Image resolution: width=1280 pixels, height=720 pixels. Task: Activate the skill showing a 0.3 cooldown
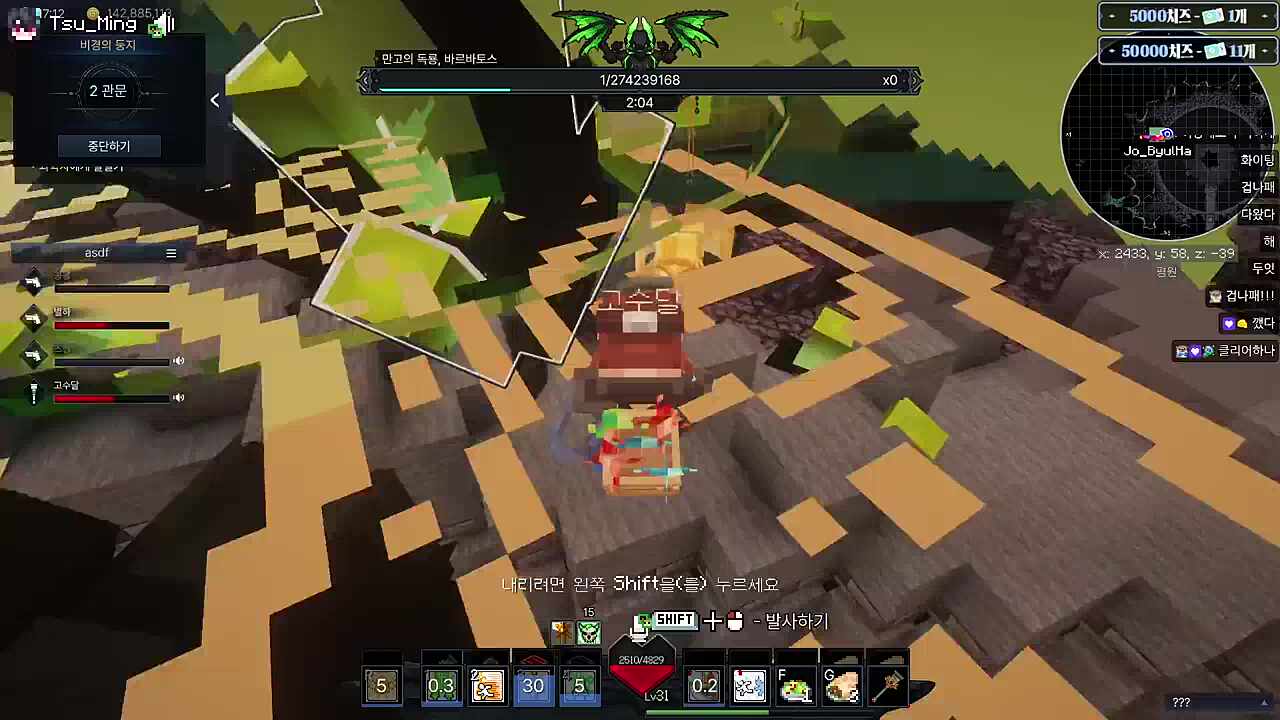(x=441, y=686)
